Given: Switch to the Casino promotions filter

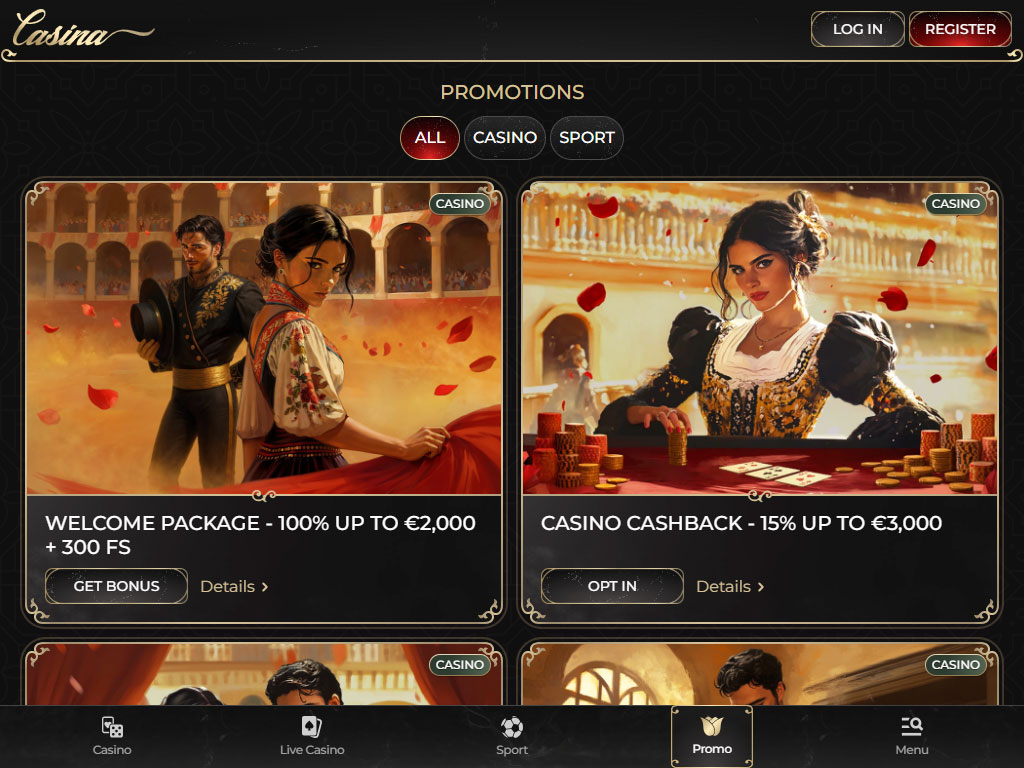Looking at the screenshot, I should pyautogui.click(x=504, y=138).
